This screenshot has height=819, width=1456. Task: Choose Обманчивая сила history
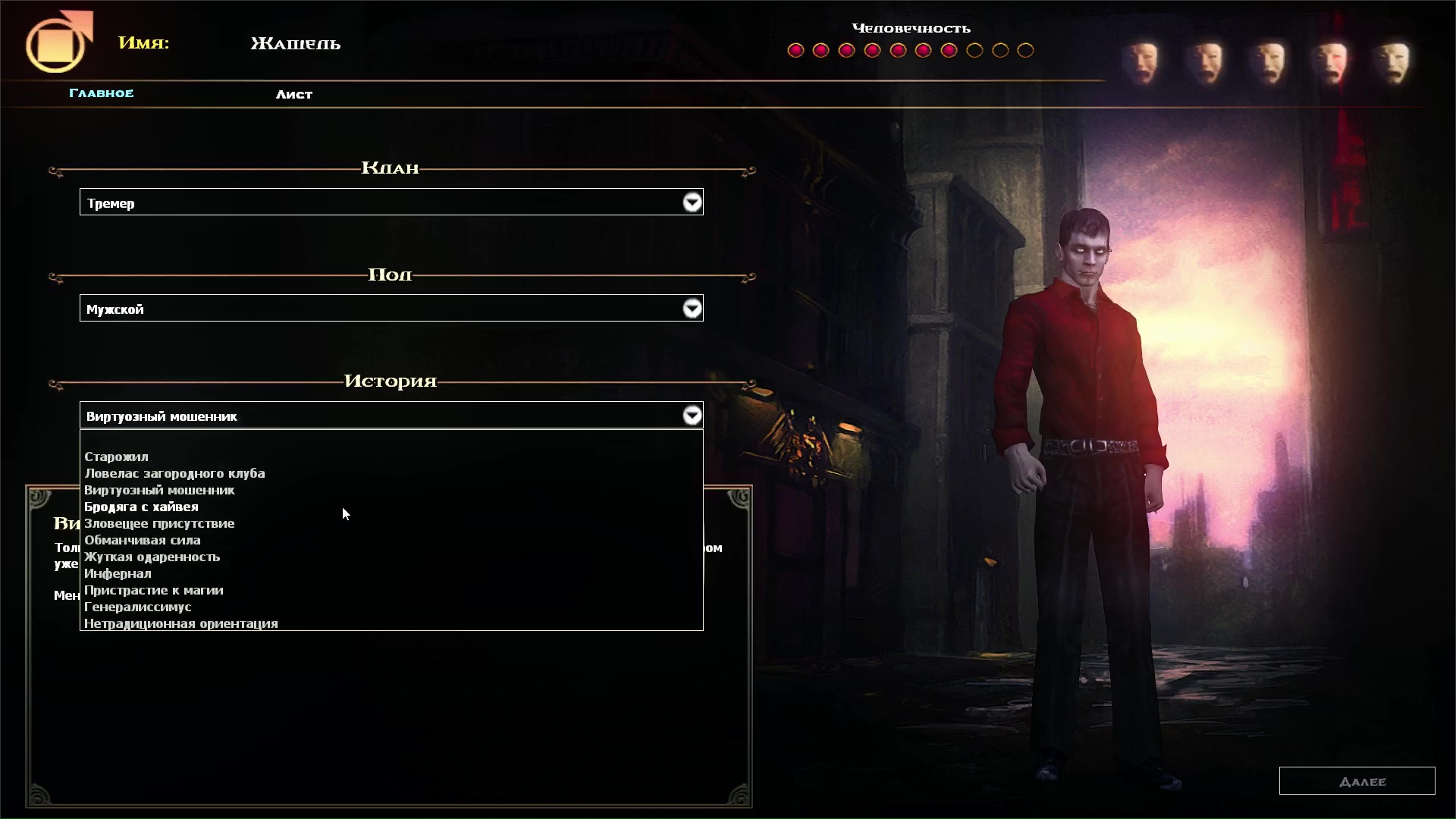point(143,540)
